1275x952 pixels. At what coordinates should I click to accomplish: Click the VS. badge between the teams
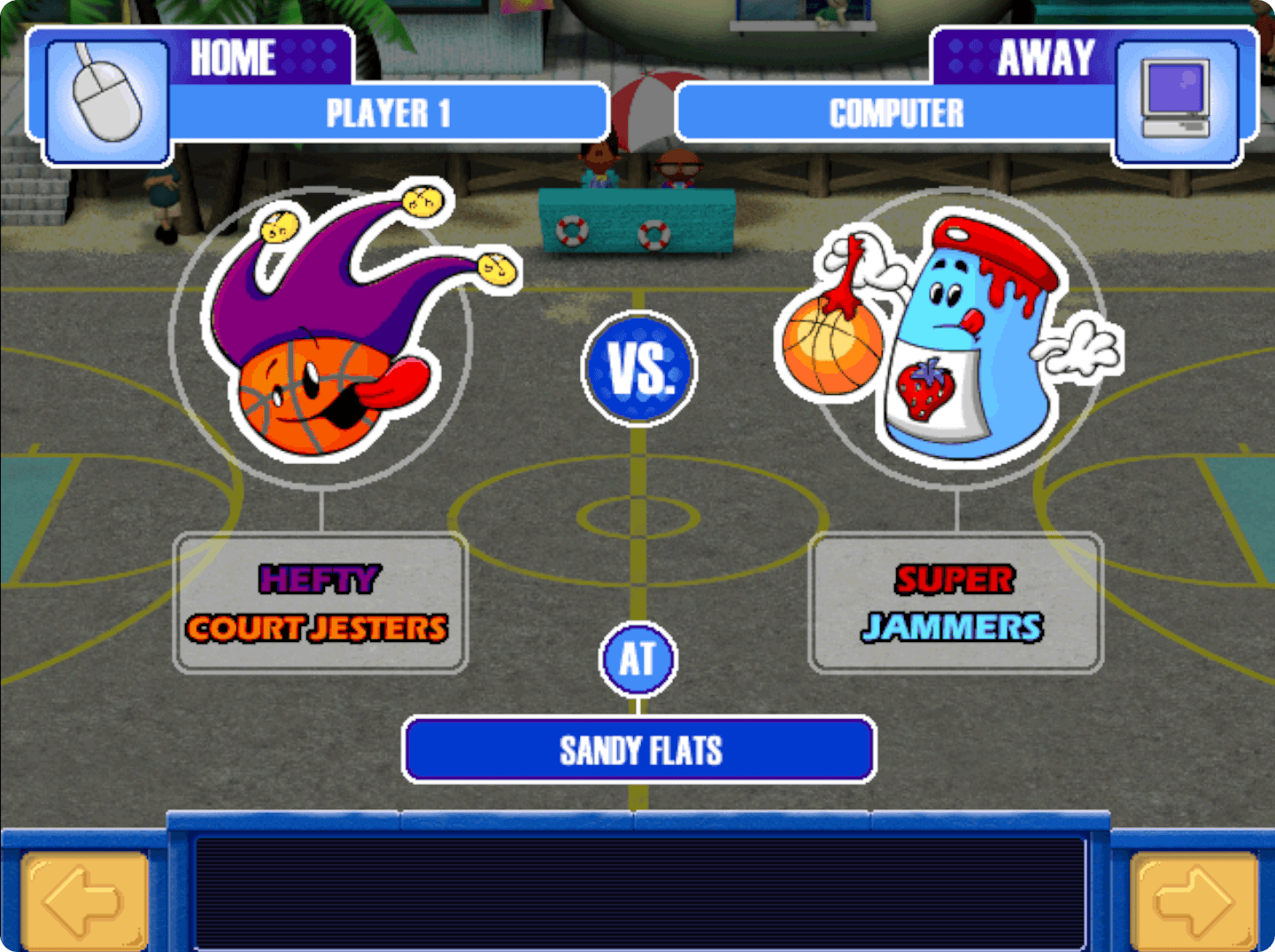pos(640,368)
